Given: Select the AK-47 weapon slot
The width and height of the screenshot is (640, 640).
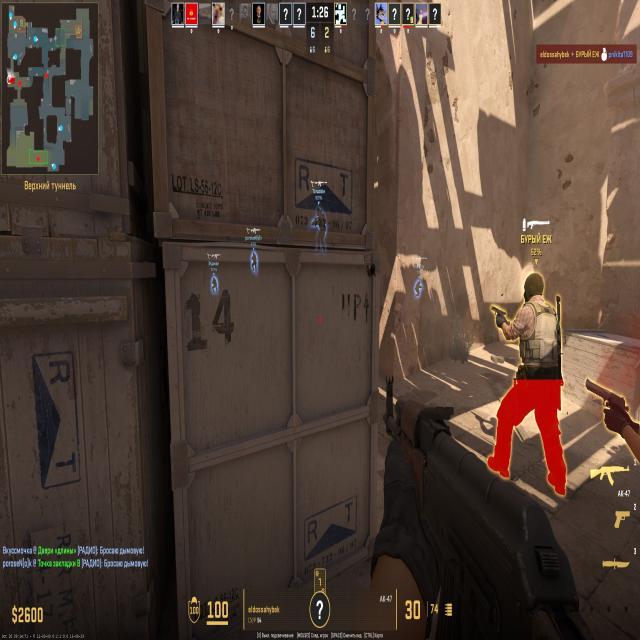Looking at the screenshot, I should (608, 474).
